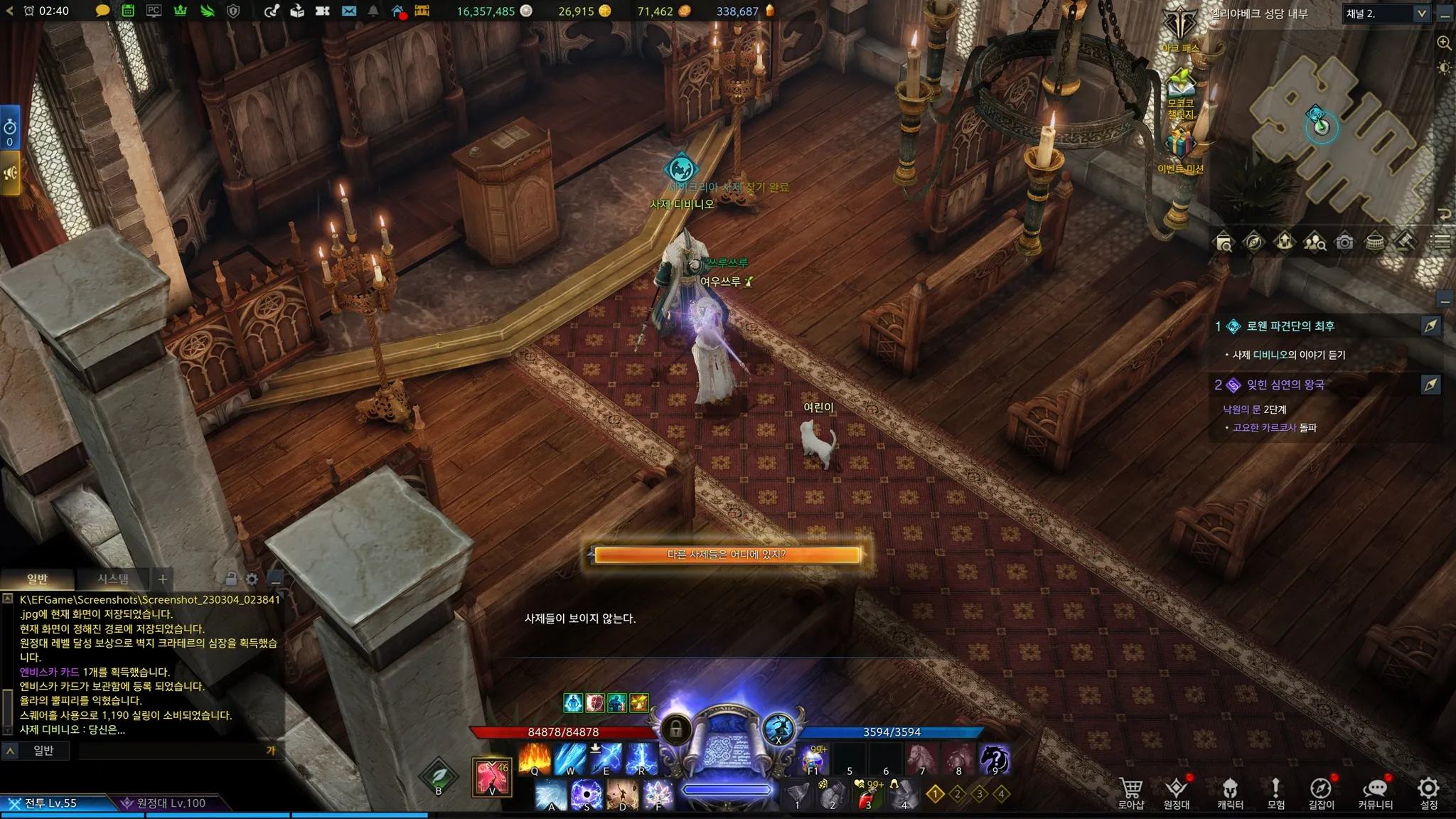Open the mail envelope icon in top bar
The height and width of the screenshot is (819, 1456).
coord(348,11)
